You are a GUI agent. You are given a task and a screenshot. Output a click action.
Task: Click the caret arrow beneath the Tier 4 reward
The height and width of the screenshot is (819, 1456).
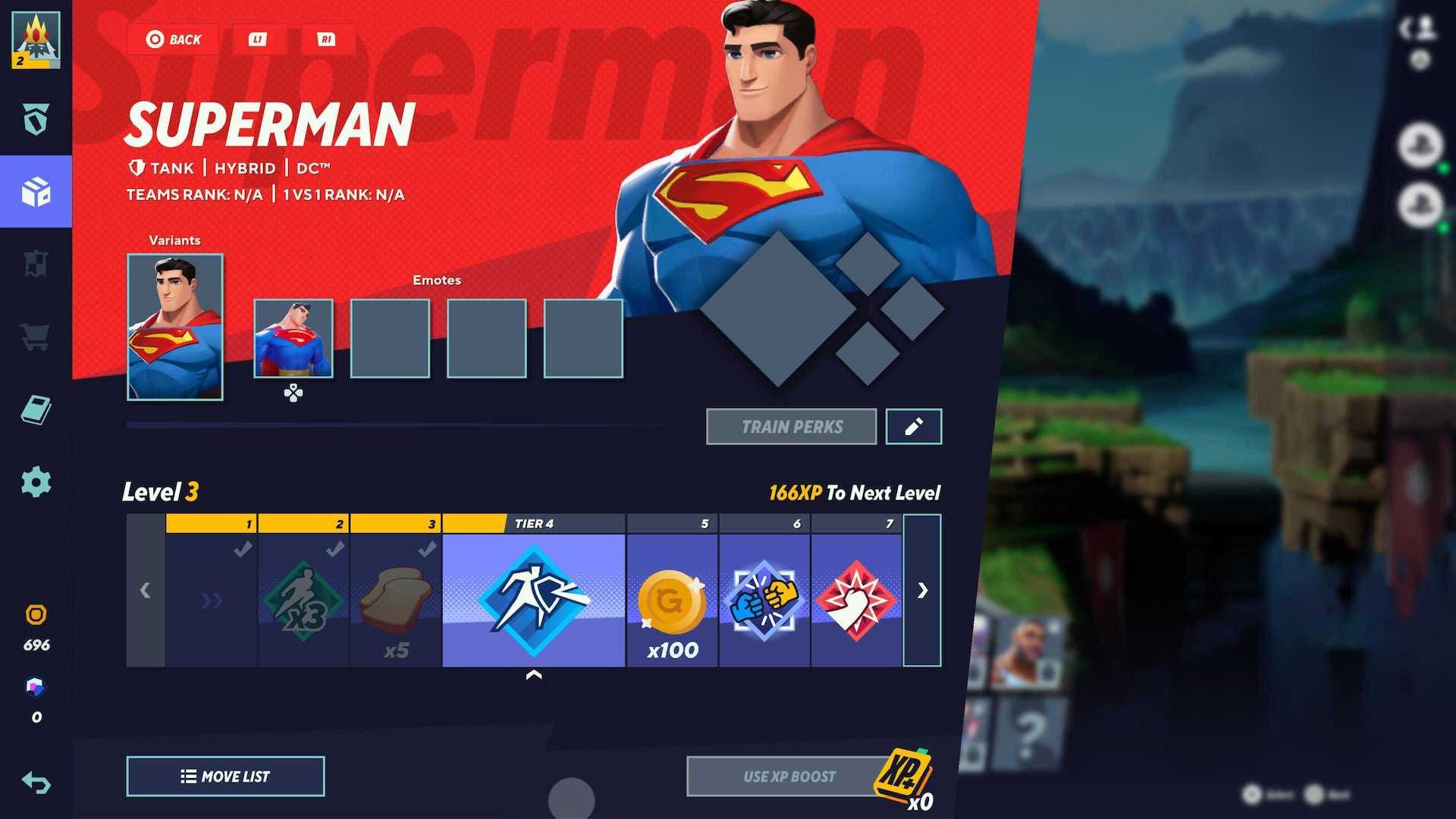tap(534, 673)
